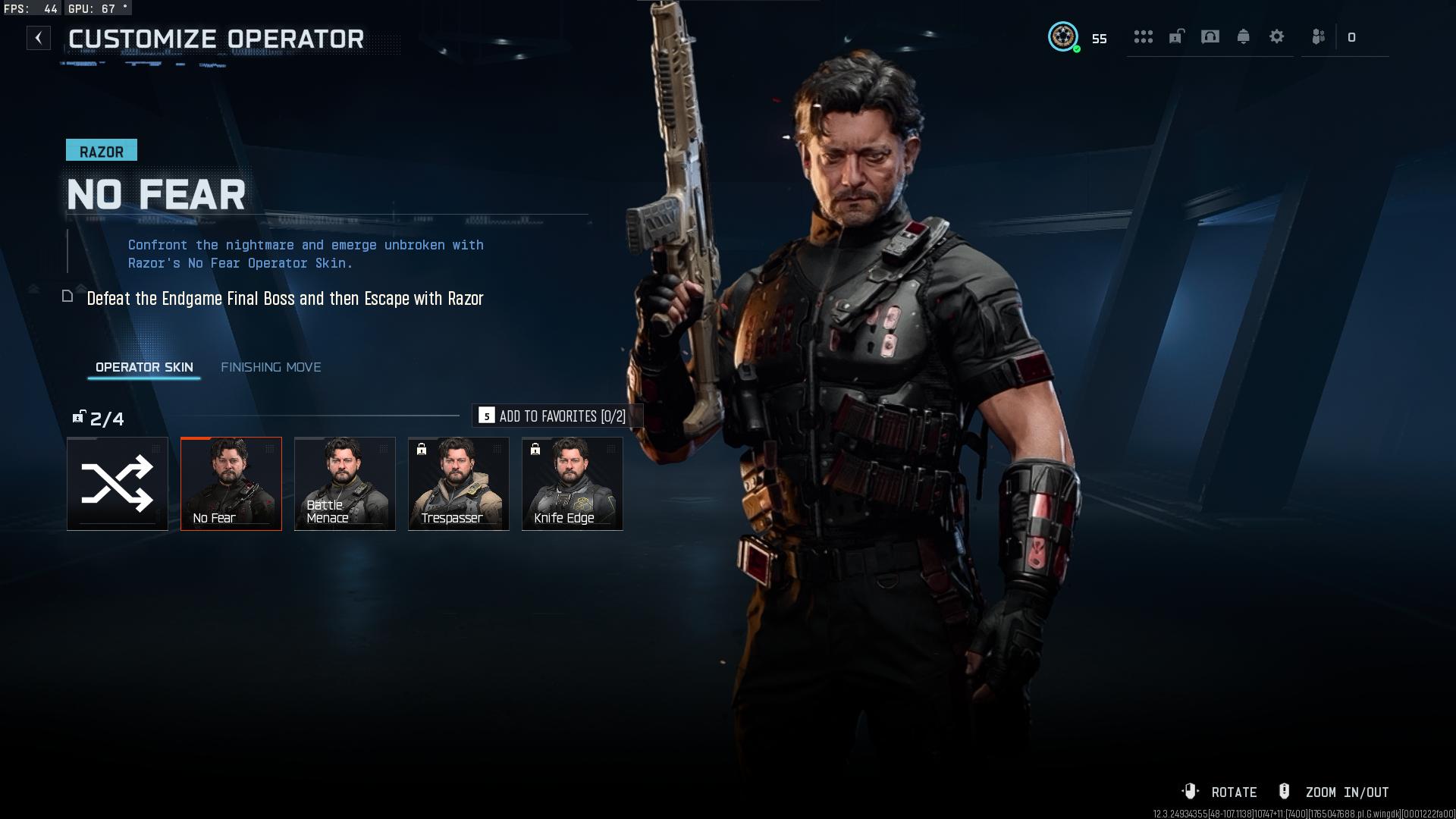Open the player profile emblem
Image resolution: width=1456 pixels, height=819 pixels.
(x=1063, y=37)
